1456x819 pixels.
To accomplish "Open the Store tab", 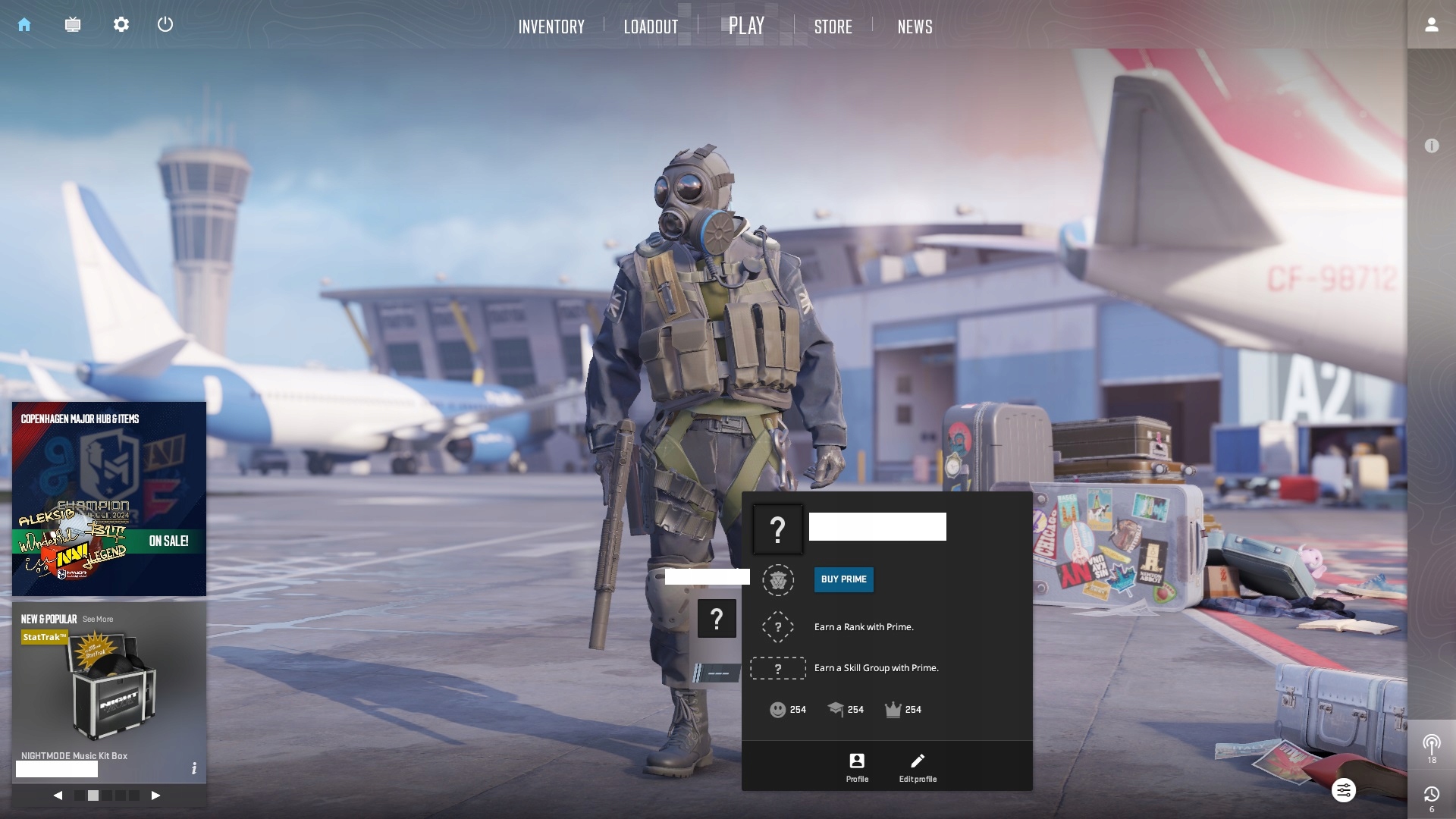I will [833, 27].
